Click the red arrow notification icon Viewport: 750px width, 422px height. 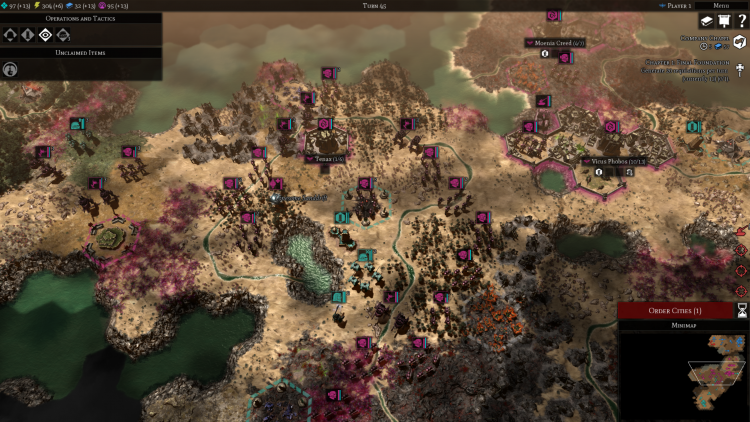[741, 231]
